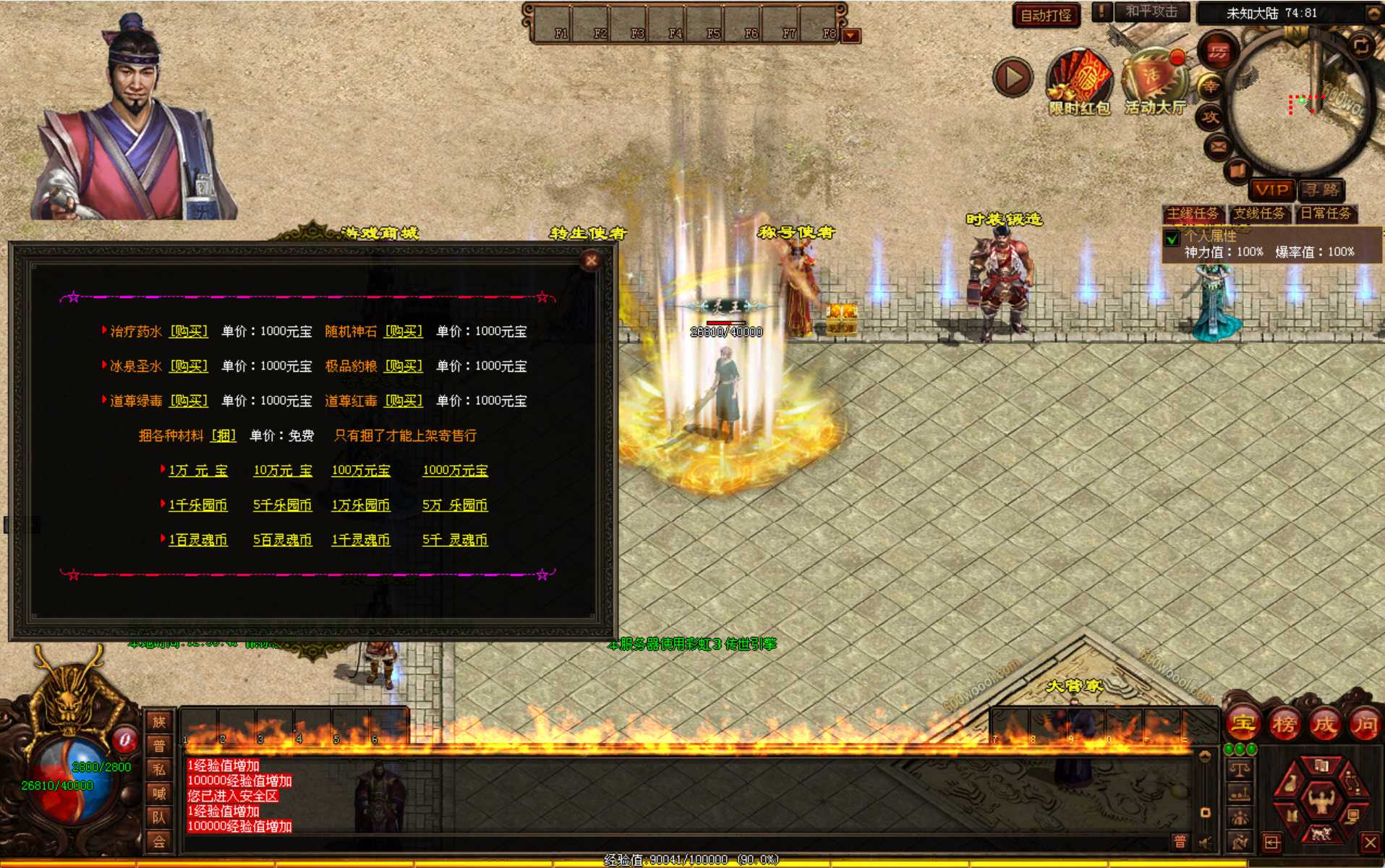Select the 私 private chat channel
Viewport: 1385px width, 868px height.
click(159, 770)
